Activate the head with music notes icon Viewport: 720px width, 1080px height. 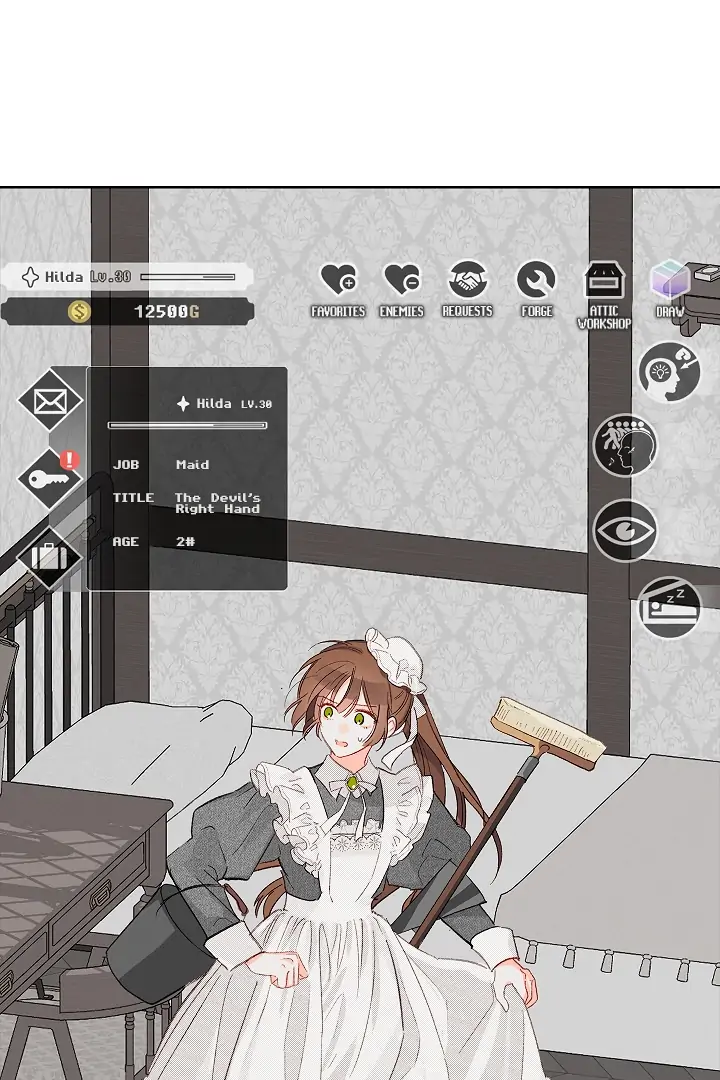[625, 446]
